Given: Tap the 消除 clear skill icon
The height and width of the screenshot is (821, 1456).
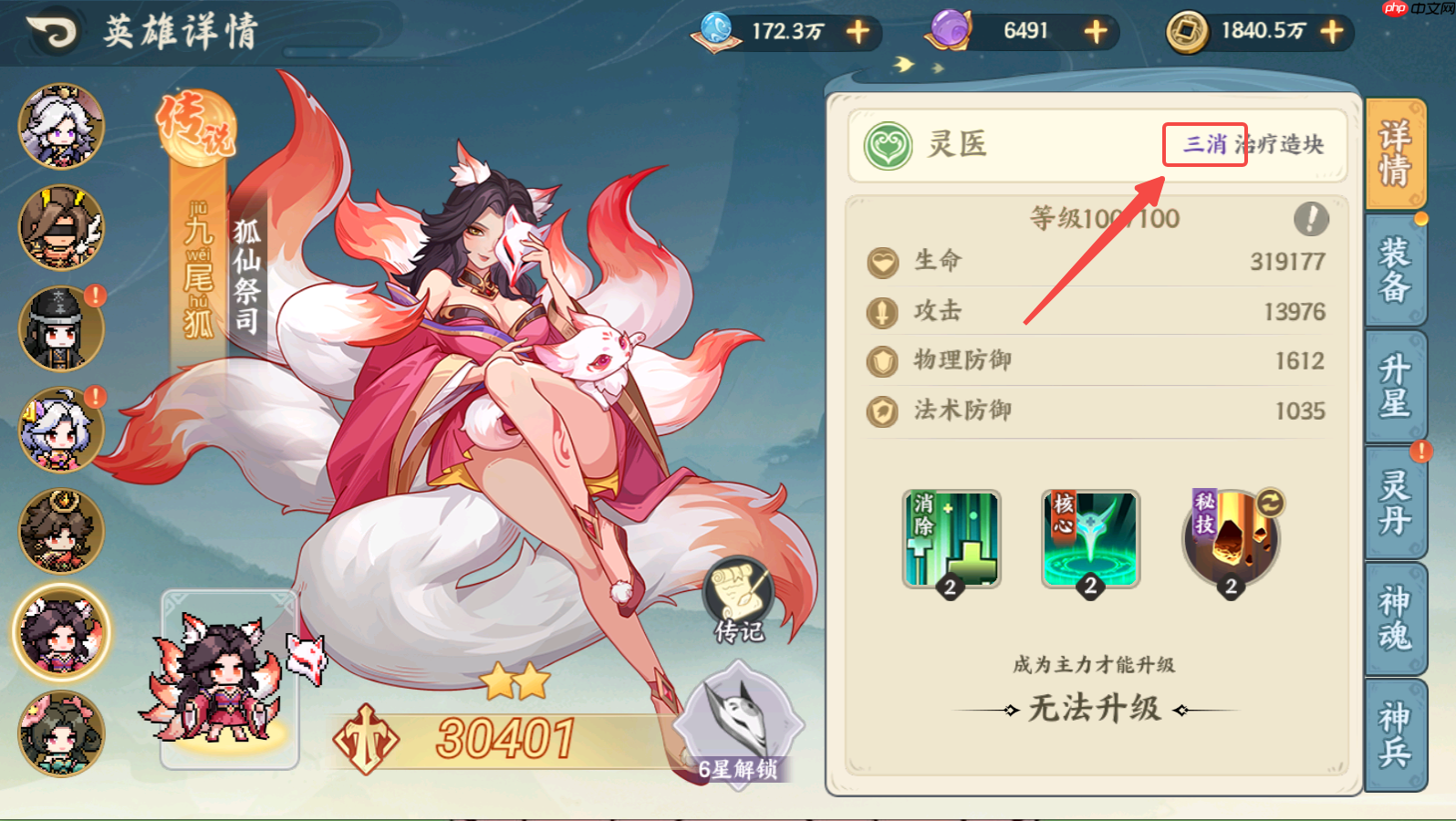Looking at the screenshot, I should 951,540.
